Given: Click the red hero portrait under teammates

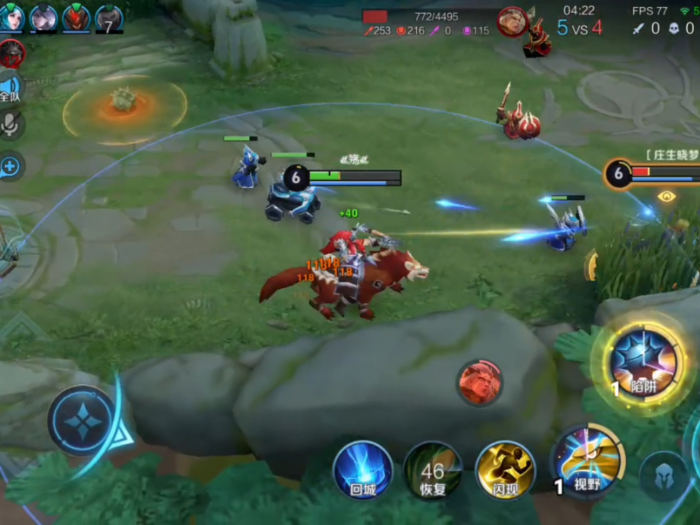Looking at the screenshot, I should (12, 53).
